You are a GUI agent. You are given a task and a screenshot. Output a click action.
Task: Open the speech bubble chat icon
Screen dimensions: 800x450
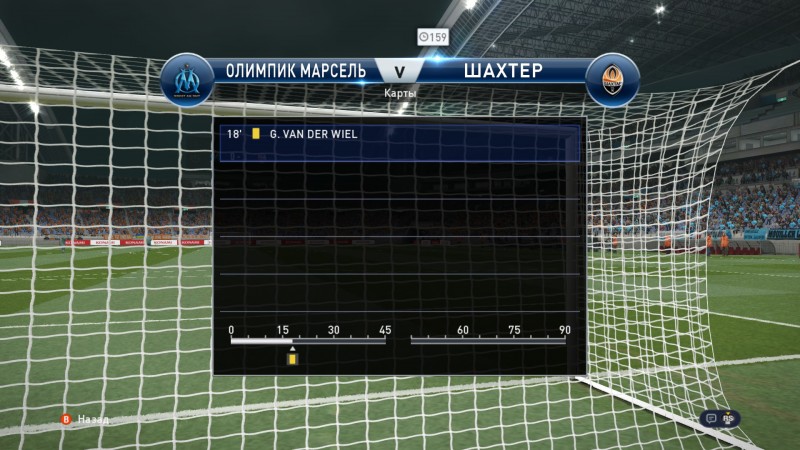click(710, 419)
